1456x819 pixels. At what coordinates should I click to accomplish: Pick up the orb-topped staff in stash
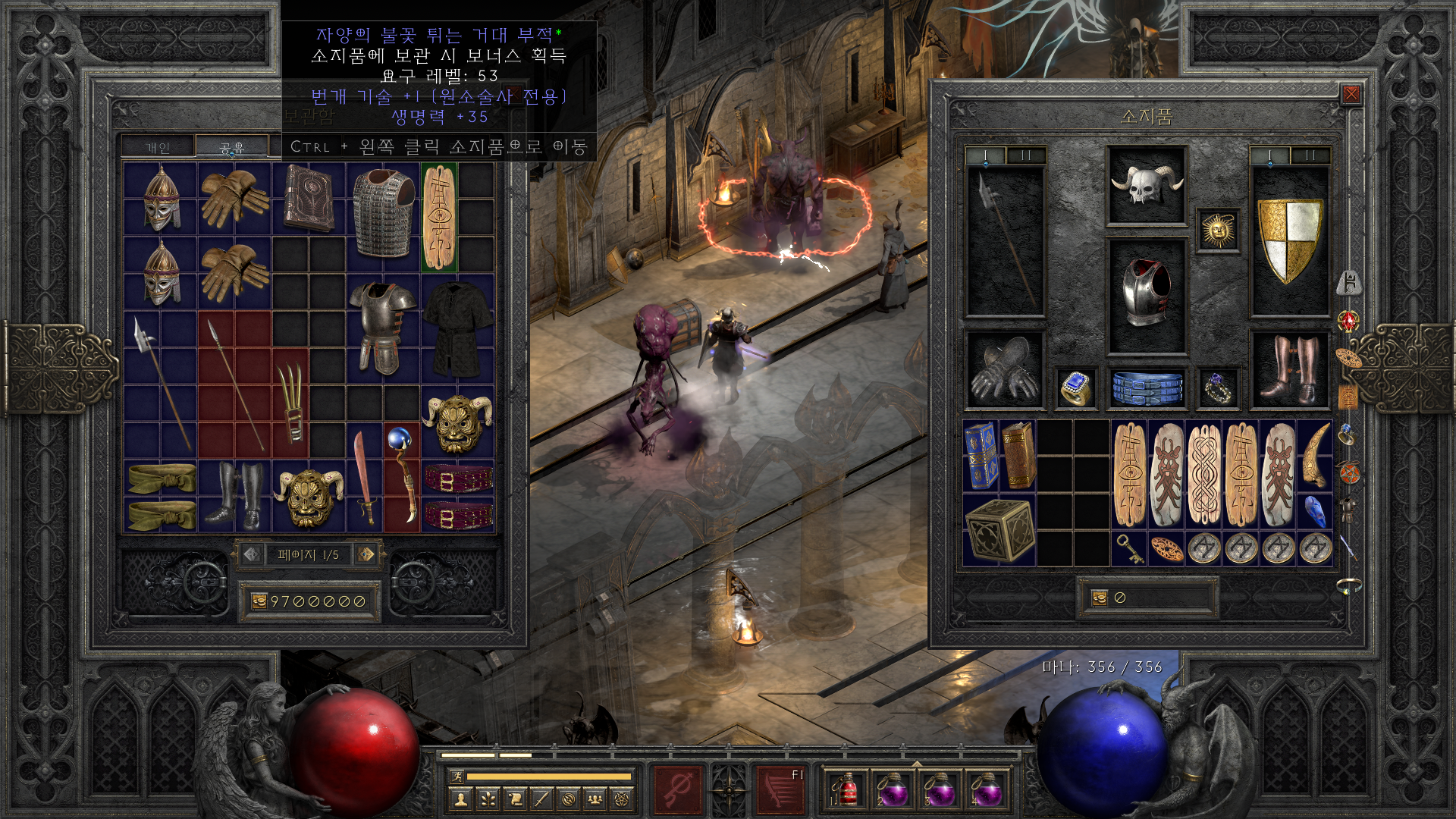(402, 476)
